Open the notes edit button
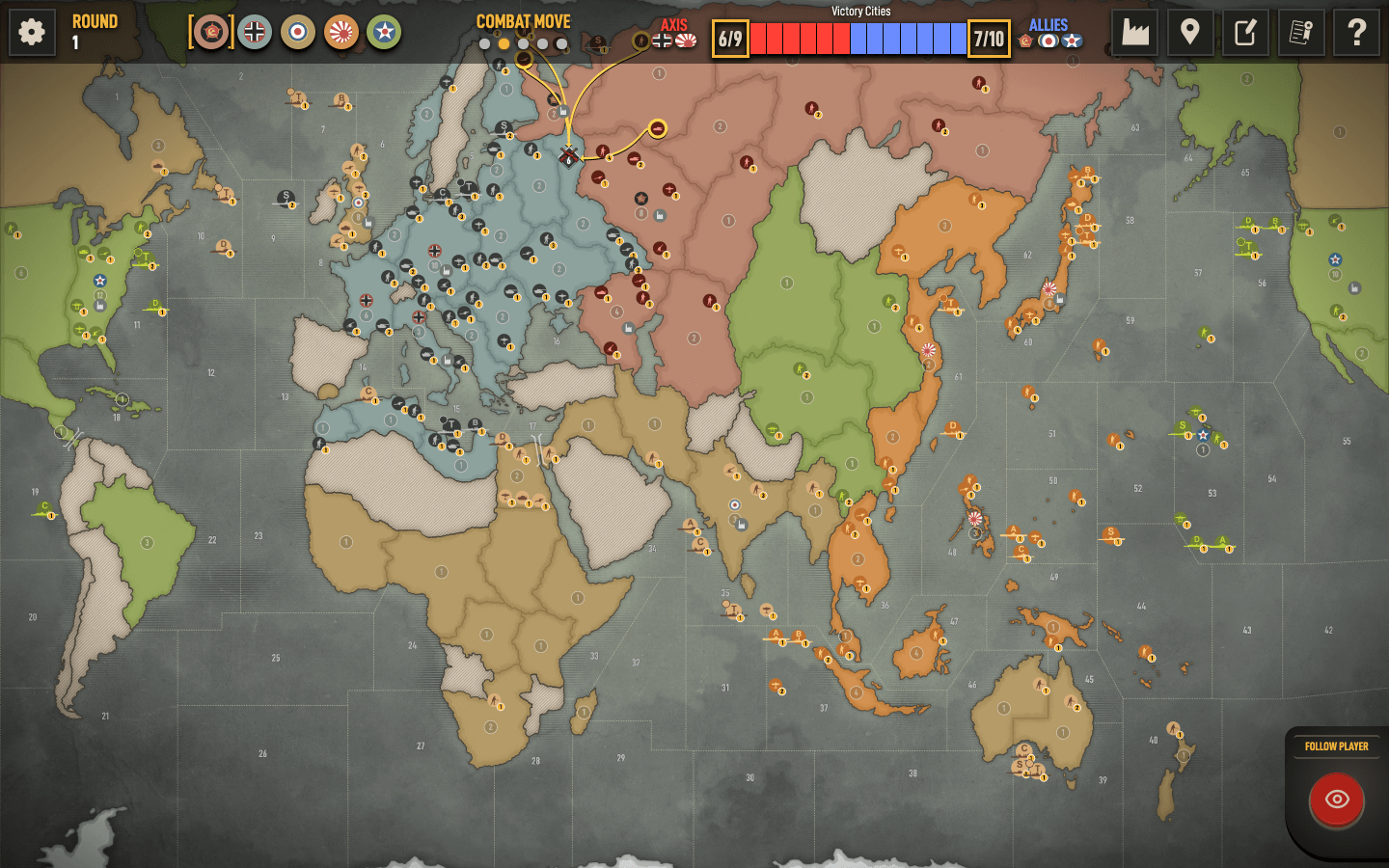The height and width of the screenshot is (868, 1389). coord(1245,33)
